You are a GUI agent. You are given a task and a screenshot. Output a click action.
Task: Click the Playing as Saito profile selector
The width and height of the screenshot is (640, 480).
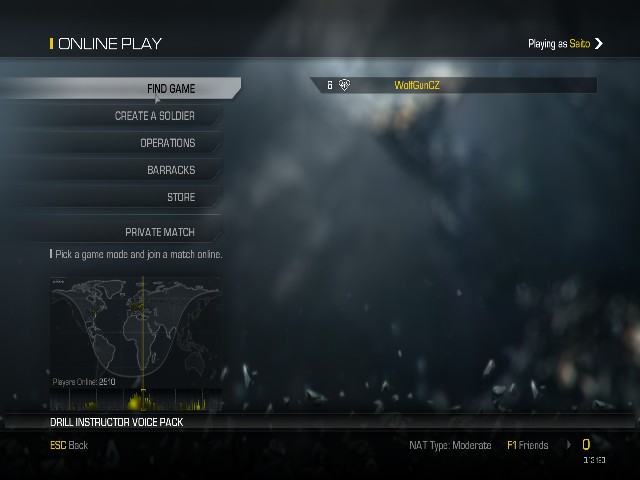pos(566,44)
